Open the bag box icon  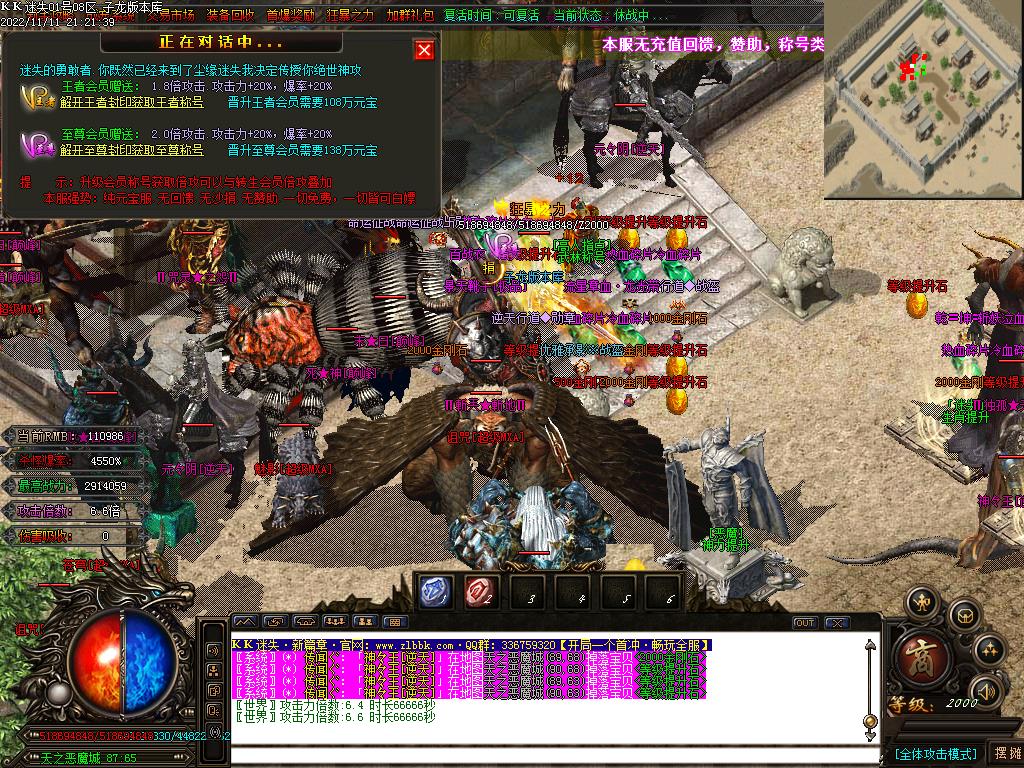click(963, 614)
